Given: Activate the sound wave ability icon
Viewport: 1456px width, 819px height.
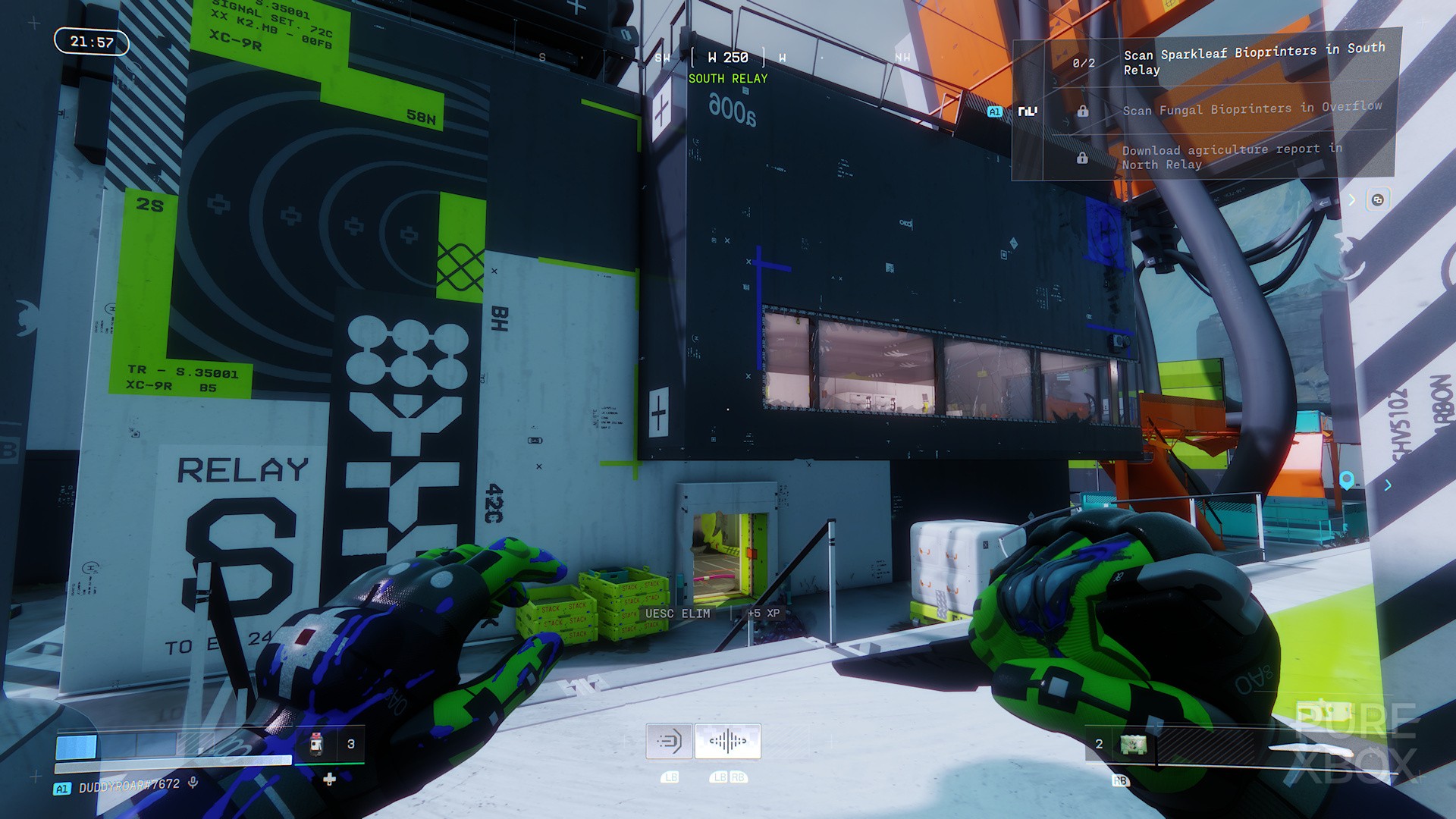Looking at the screenshot, I should point(728,741).
